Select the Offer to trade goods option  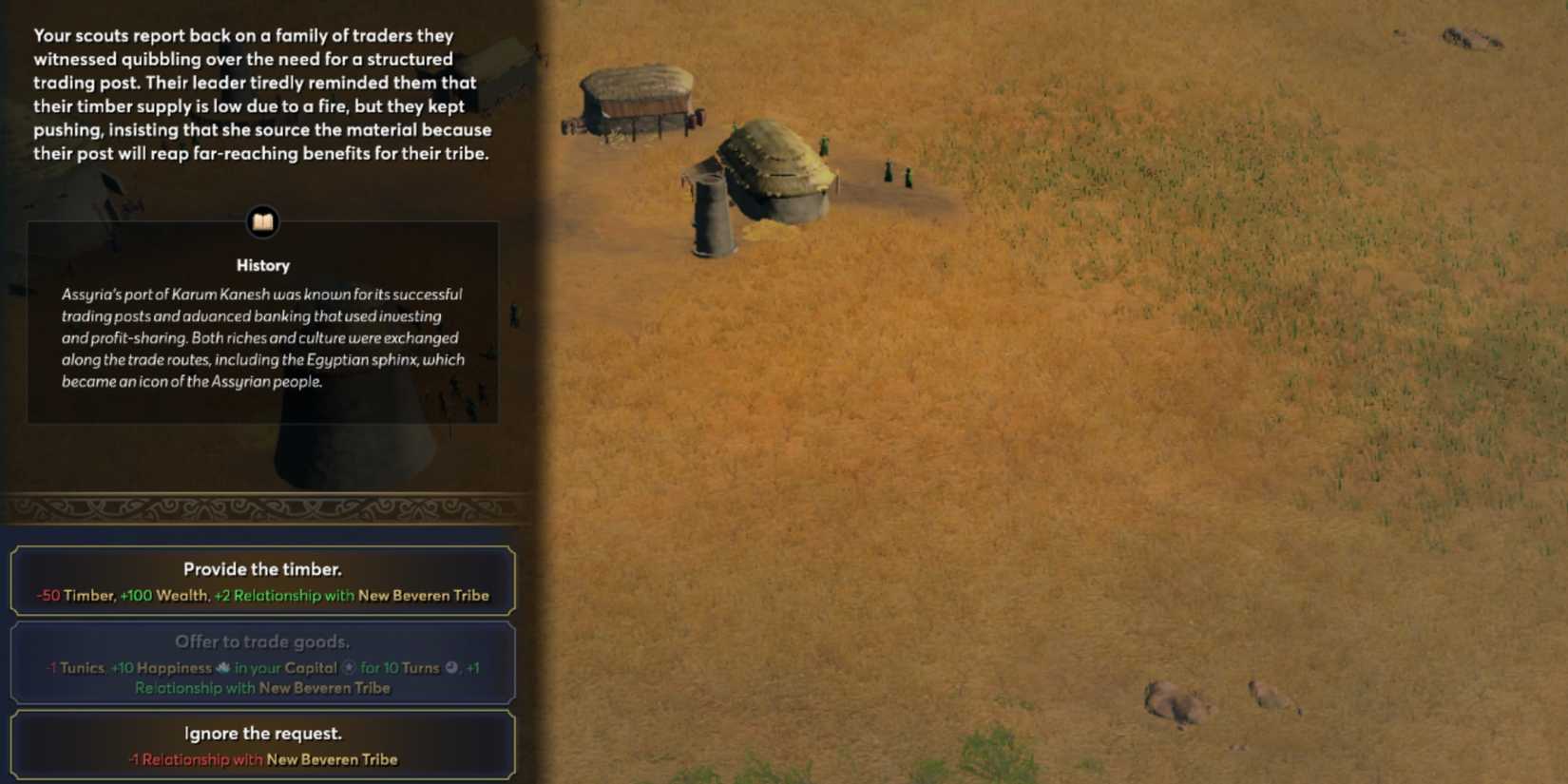coord(262,662)
